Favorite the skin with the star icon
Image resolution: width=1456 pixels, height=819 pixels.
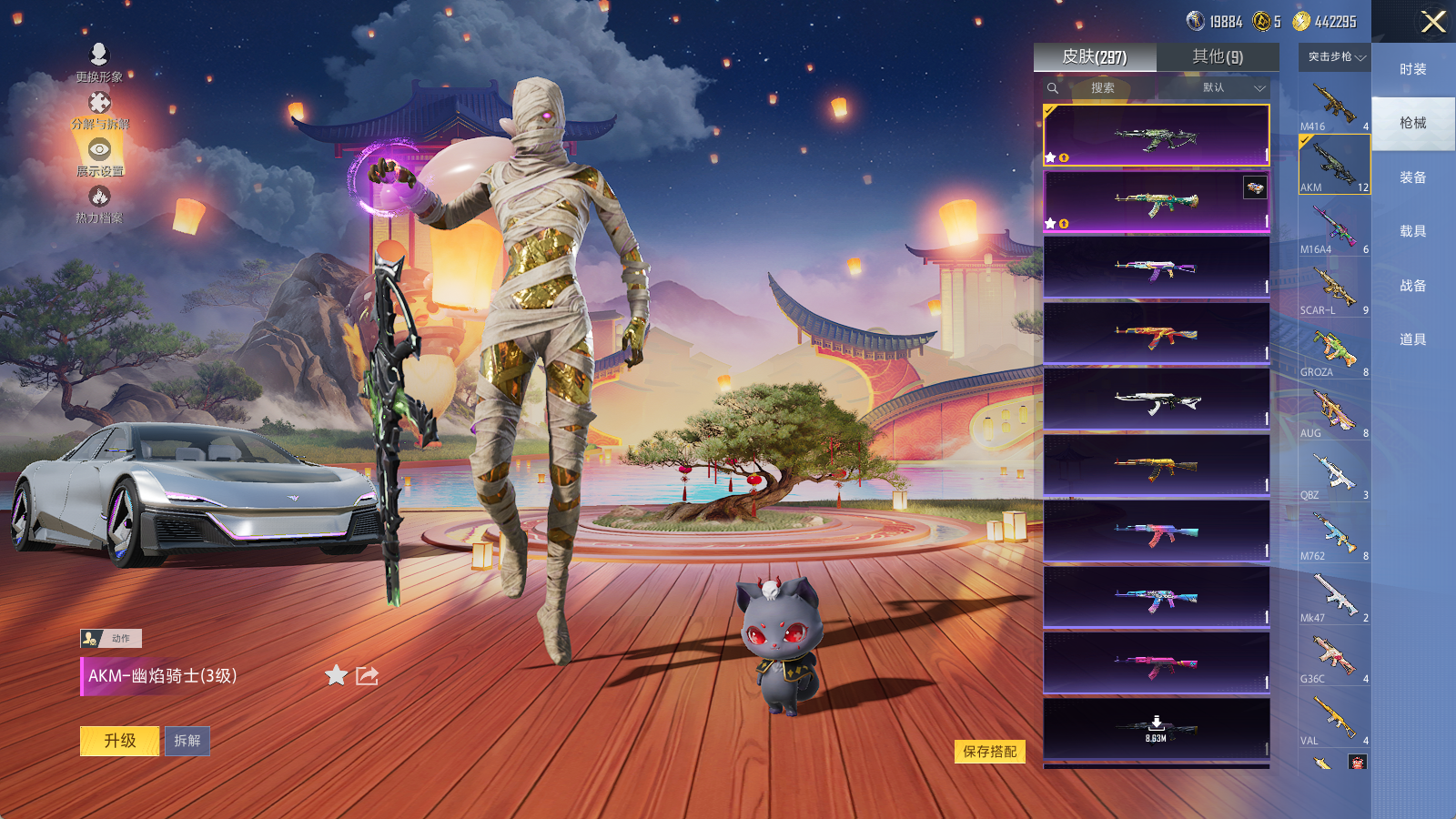coord(336,675)
